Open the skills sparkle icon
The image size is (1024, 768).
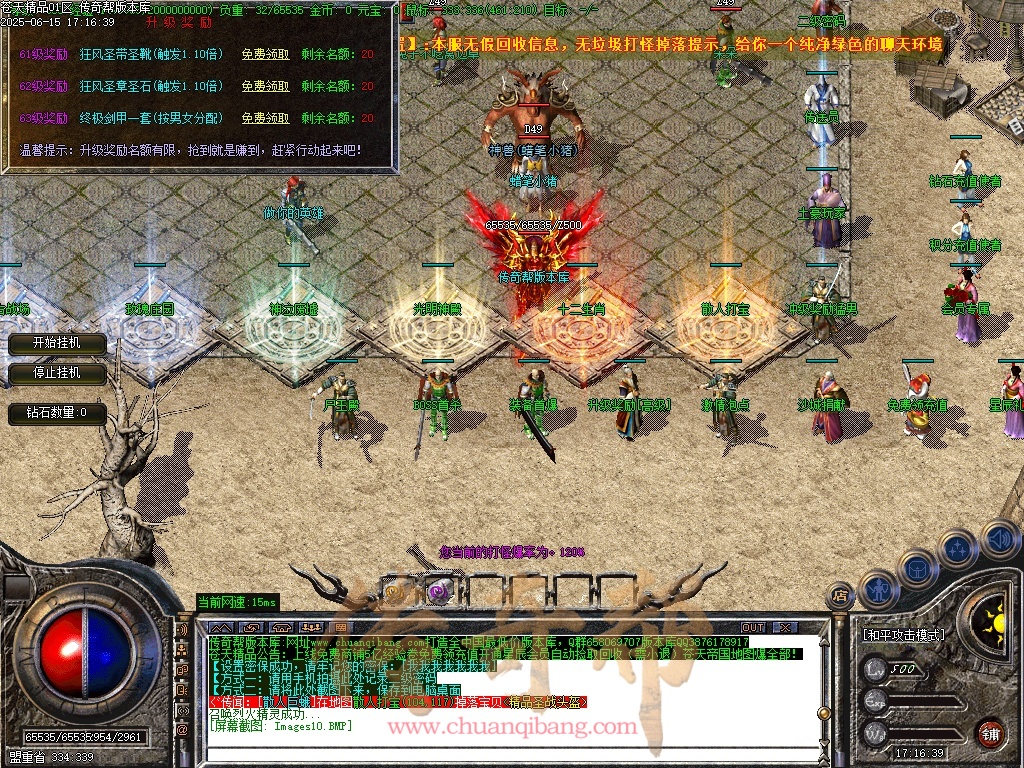coord(957,548)
